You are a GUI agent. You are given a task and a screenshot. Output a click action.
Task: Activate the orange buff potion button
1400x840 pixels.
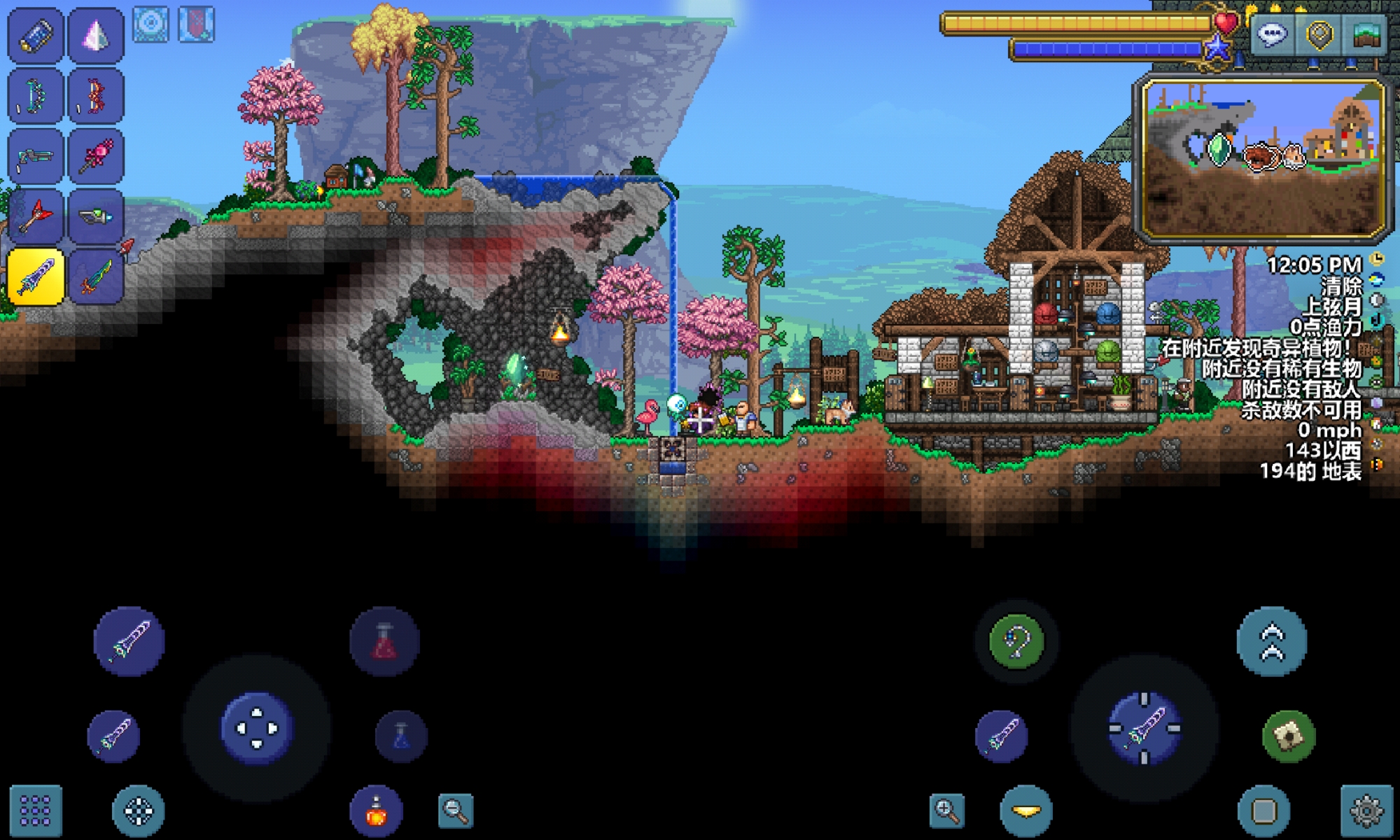(x=377, y=811)
